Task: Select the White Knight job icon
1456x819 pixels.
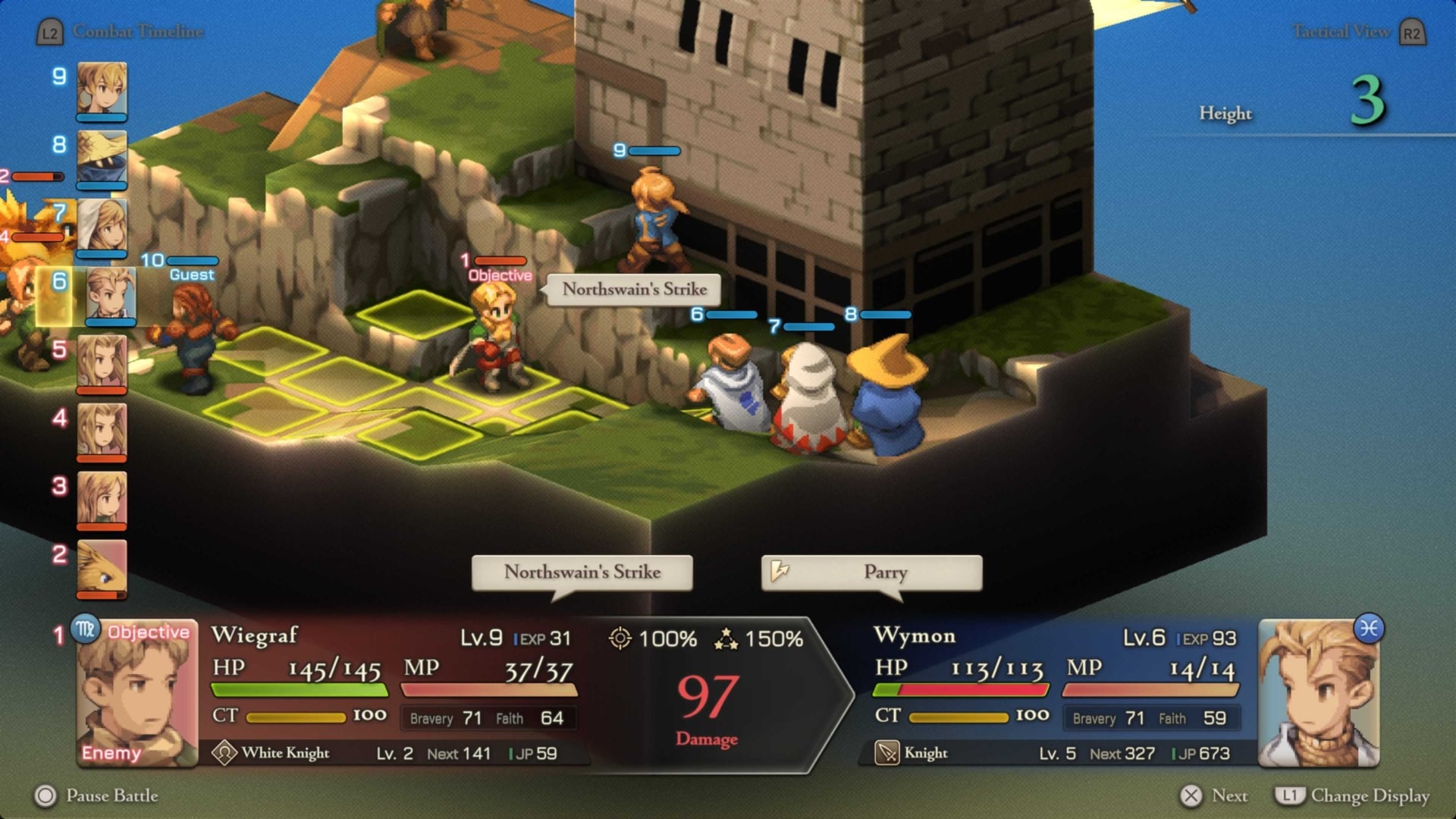Action: (224, 753)
